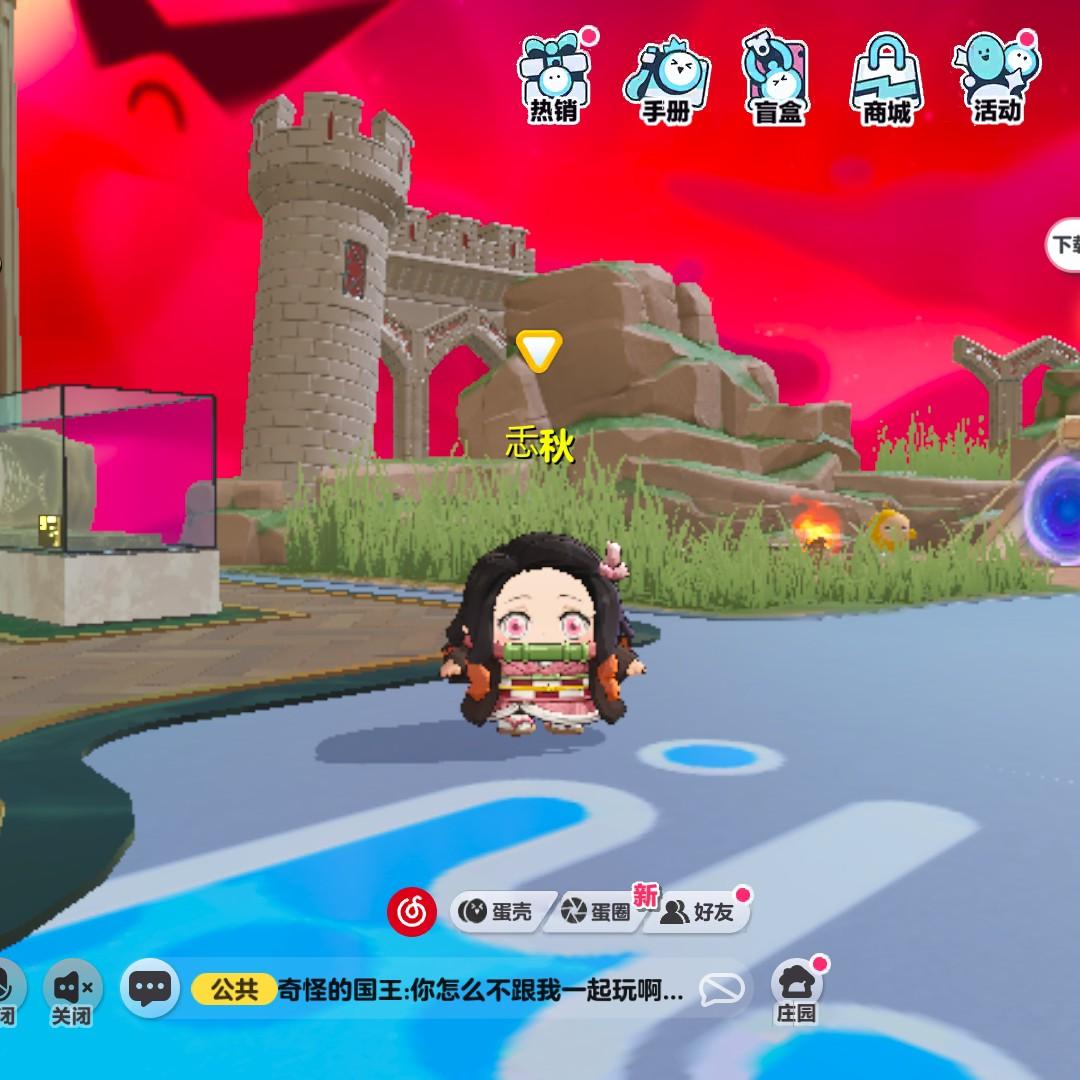Go to the 庄园 manor
1080x1080 pixels.
[x=797, y=990]
